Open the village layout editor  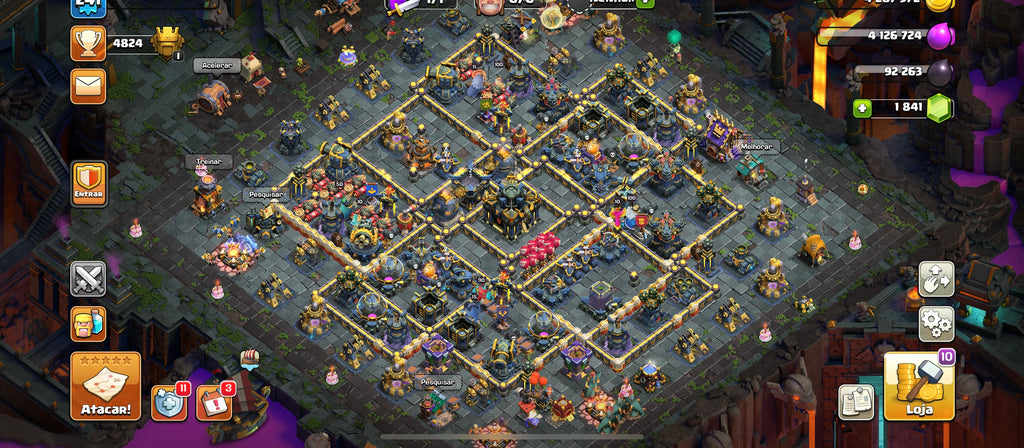tap(937, 280)
